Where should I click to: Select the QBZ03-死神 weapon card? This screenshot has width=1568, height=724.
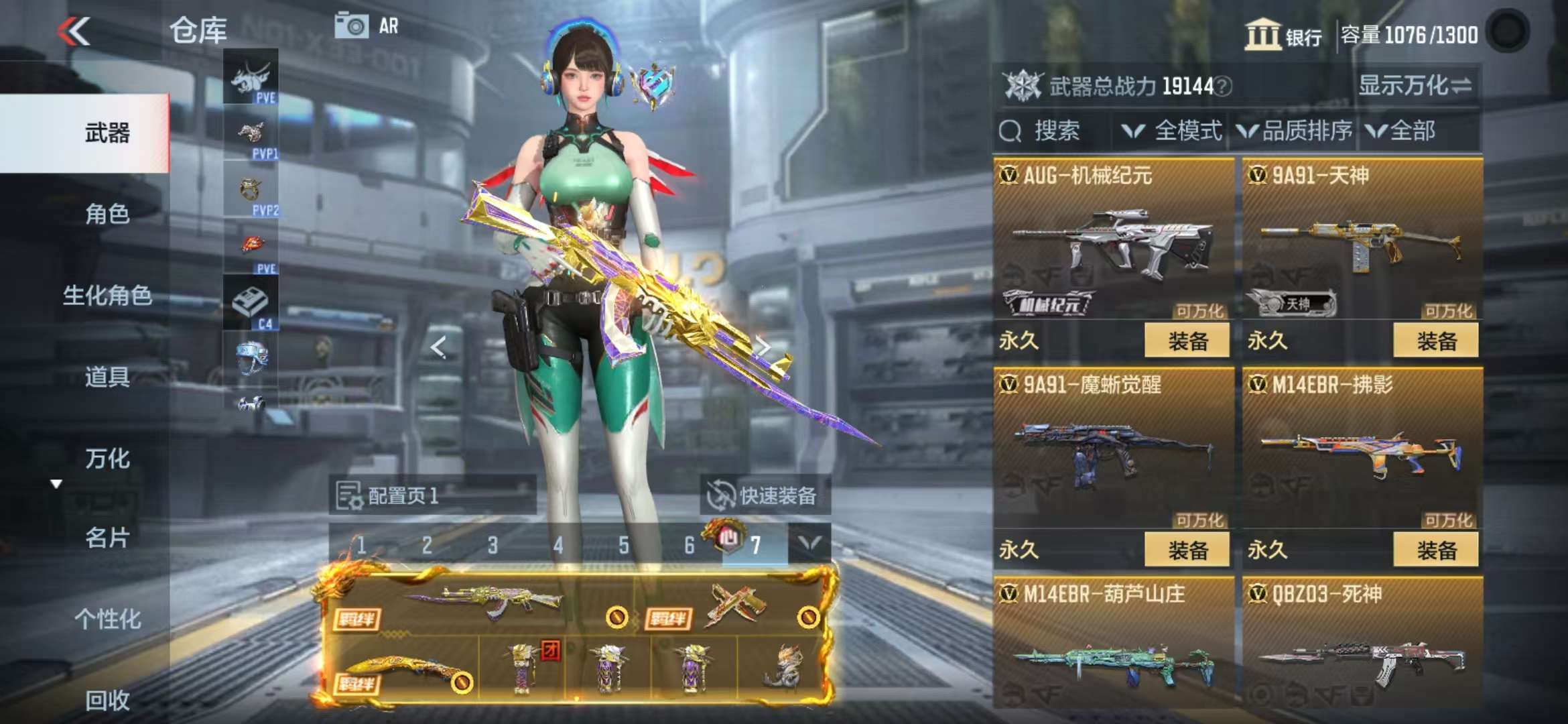(1362, 644)
